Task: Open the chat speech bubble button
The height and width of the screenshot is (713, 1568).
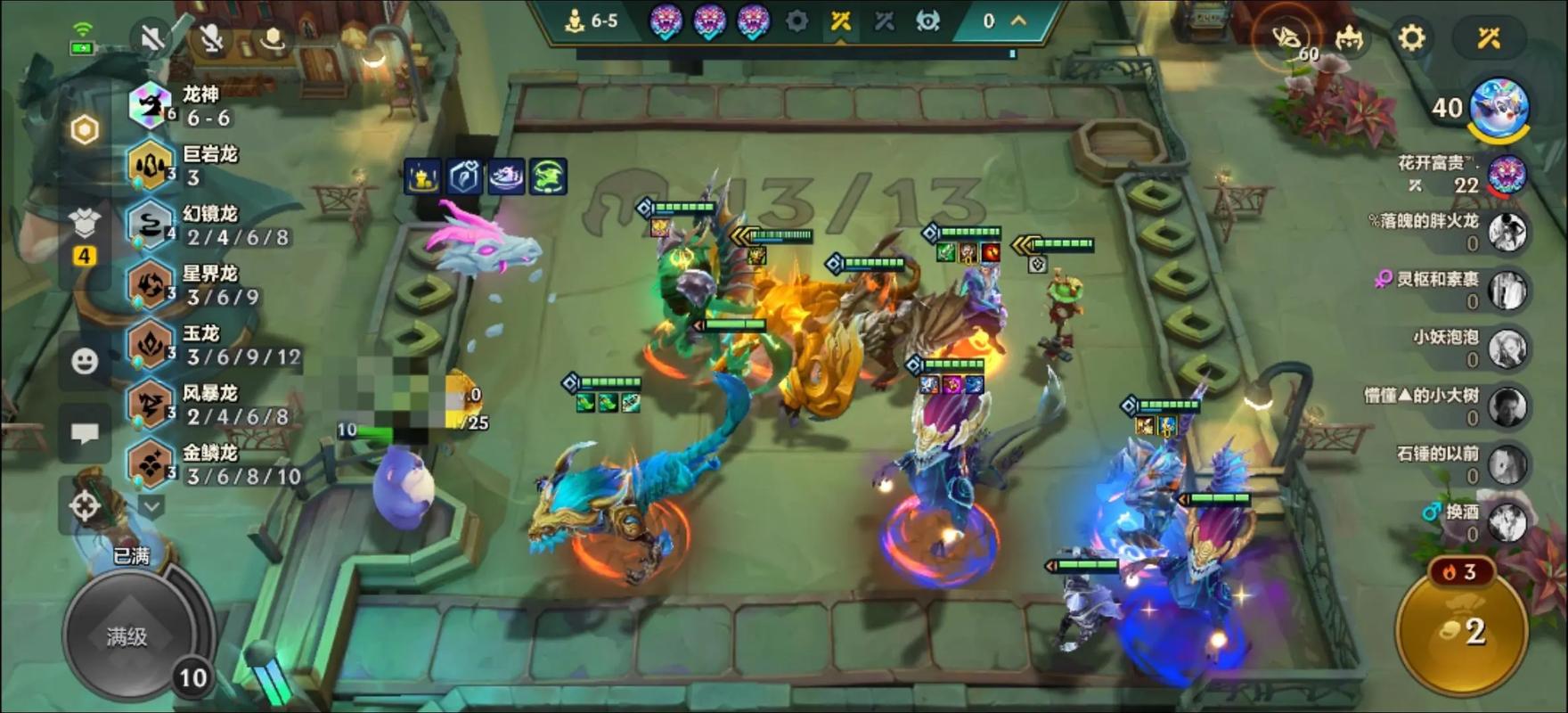Action: pyautogui.click(x=85, y=434)
